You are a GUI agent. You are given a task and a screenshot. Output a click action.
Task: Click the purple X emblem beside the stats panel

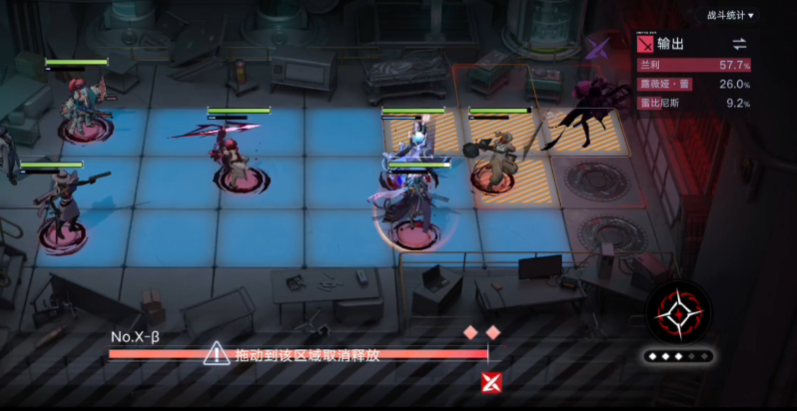tap(599, 47)
